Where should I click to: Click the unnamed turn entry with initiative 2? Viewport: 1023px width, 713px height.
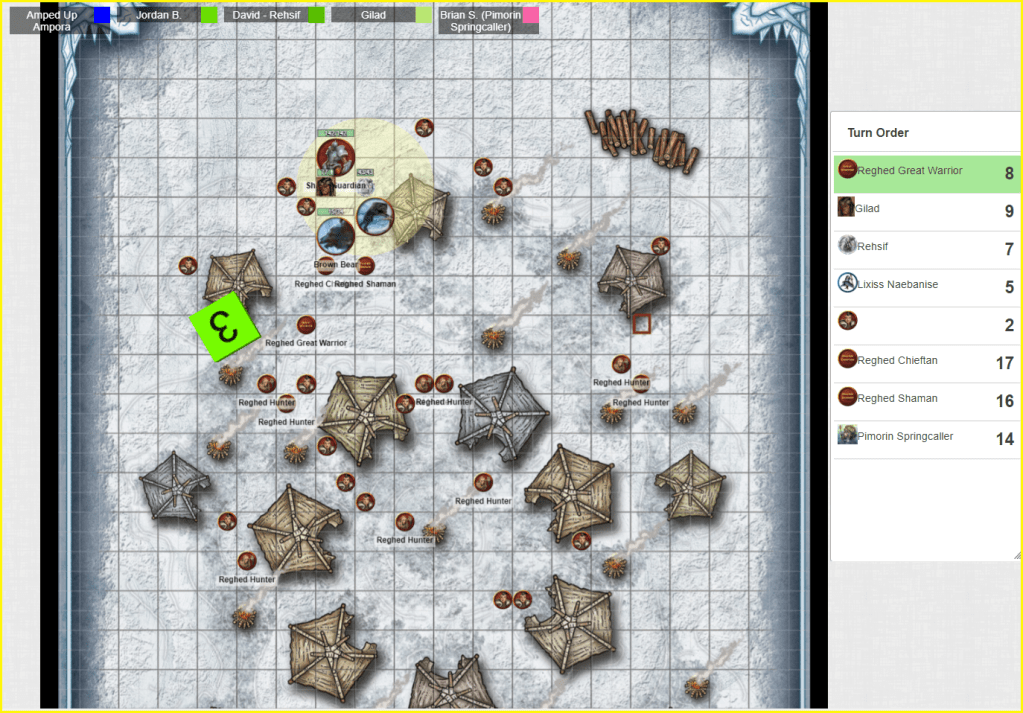coord(910,324)
